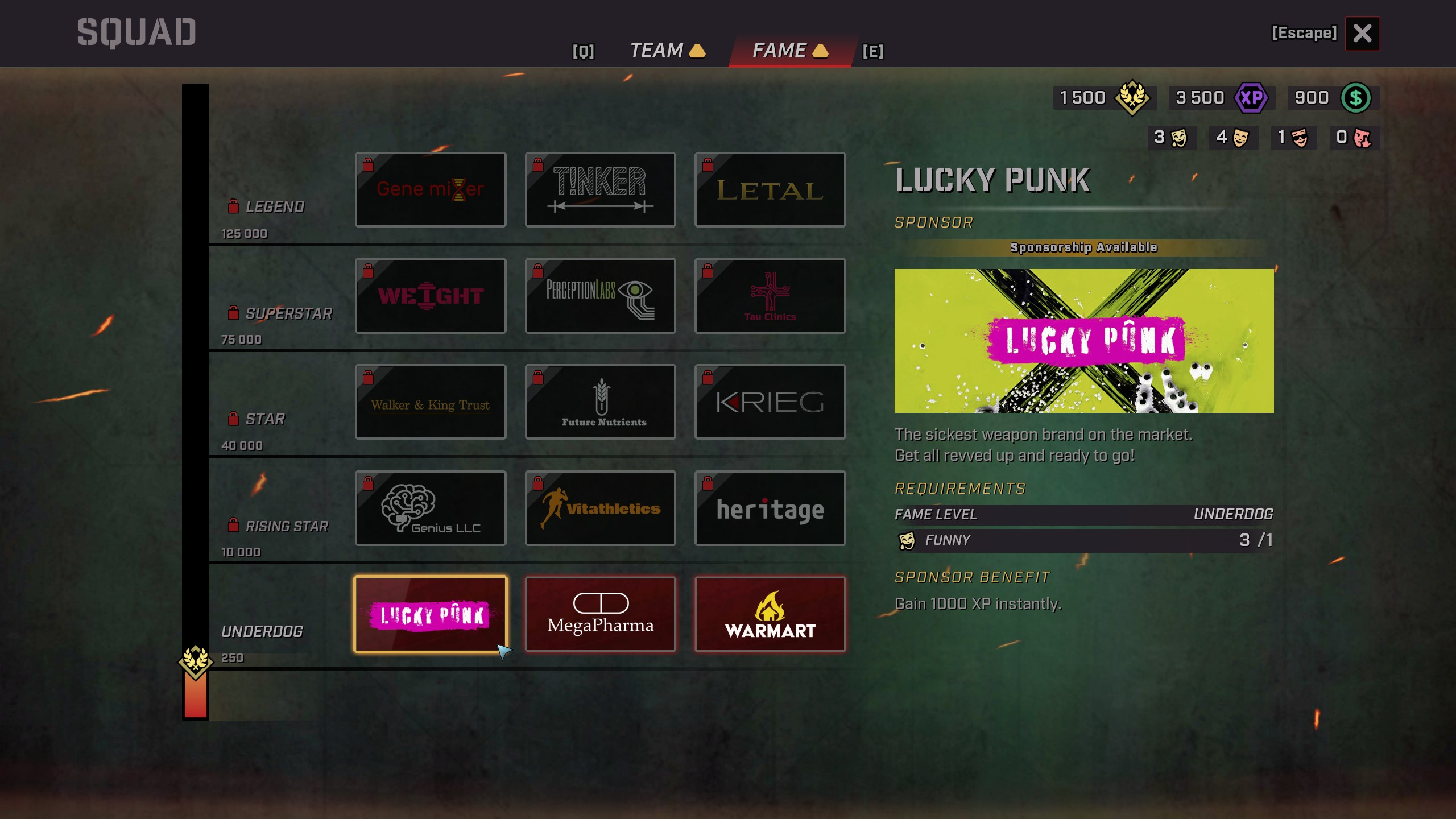
Task: Select the locked WEIGHT sponsor tile
Action: click(431, 295)
